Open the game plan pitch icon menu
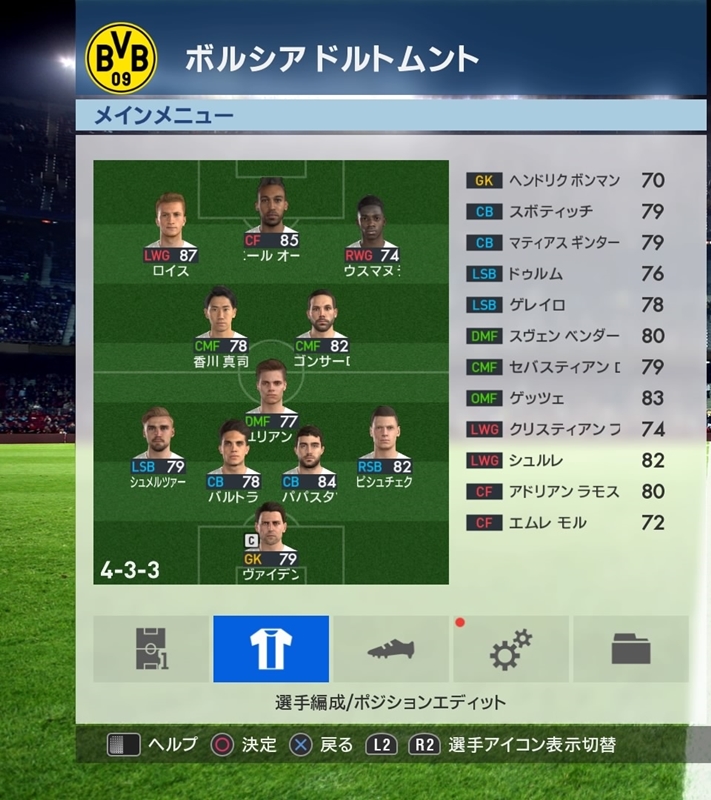Image resolution: width=711 pixels, height=800 pixels. click(x=151, y=649)
